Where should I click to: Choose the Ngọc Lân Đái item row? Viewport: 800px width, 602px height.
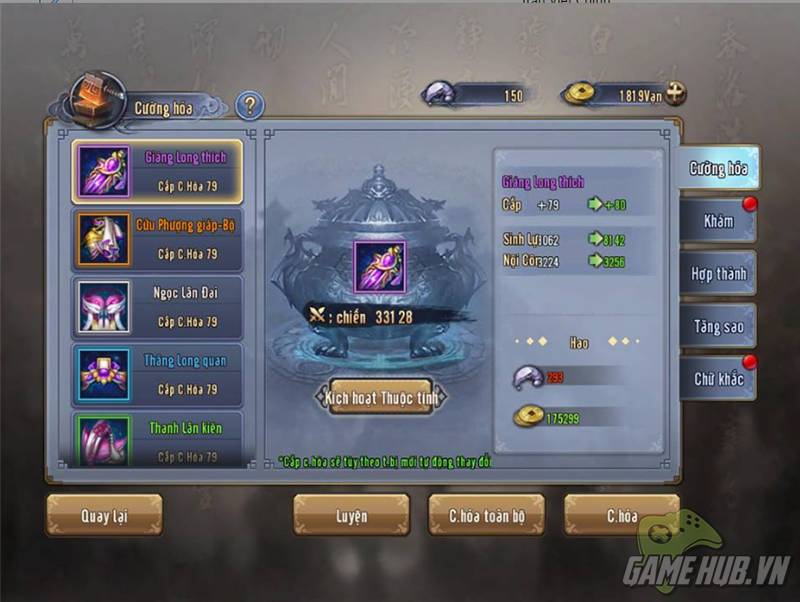(158, 307)
